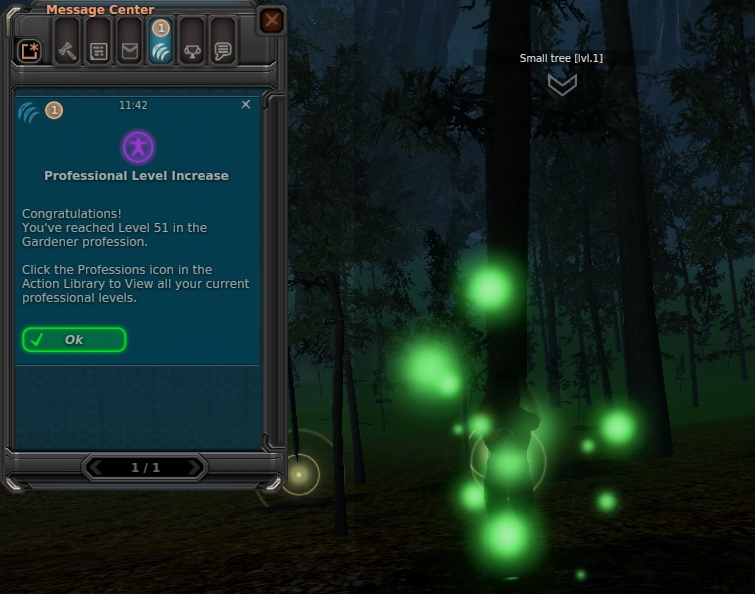755x594 pixels.
Task: Go to the previous message page
Action: click(96, 467)
